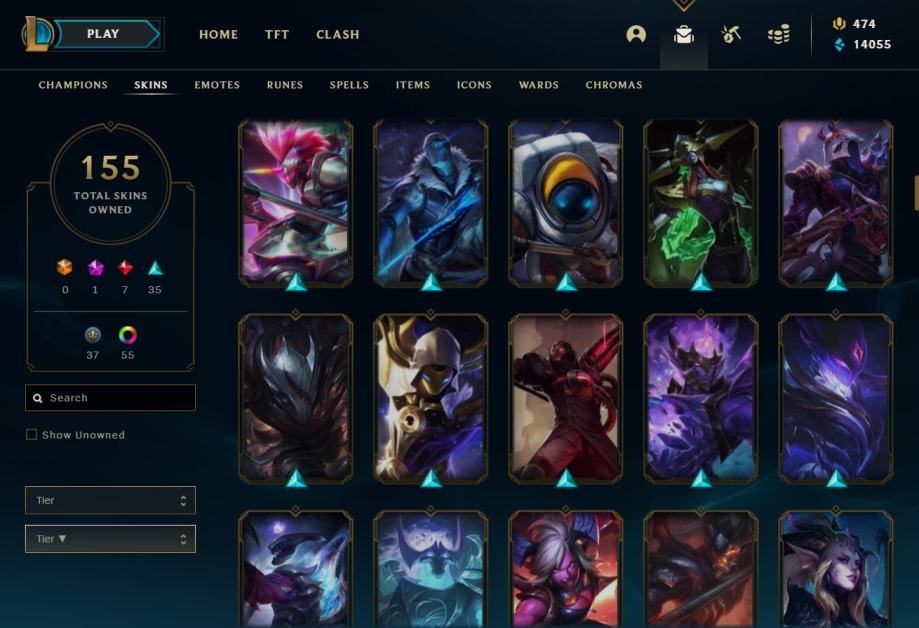Switch to the ICONS tab
This screenshot has width=919, height=628.
(x=474, y=85)
